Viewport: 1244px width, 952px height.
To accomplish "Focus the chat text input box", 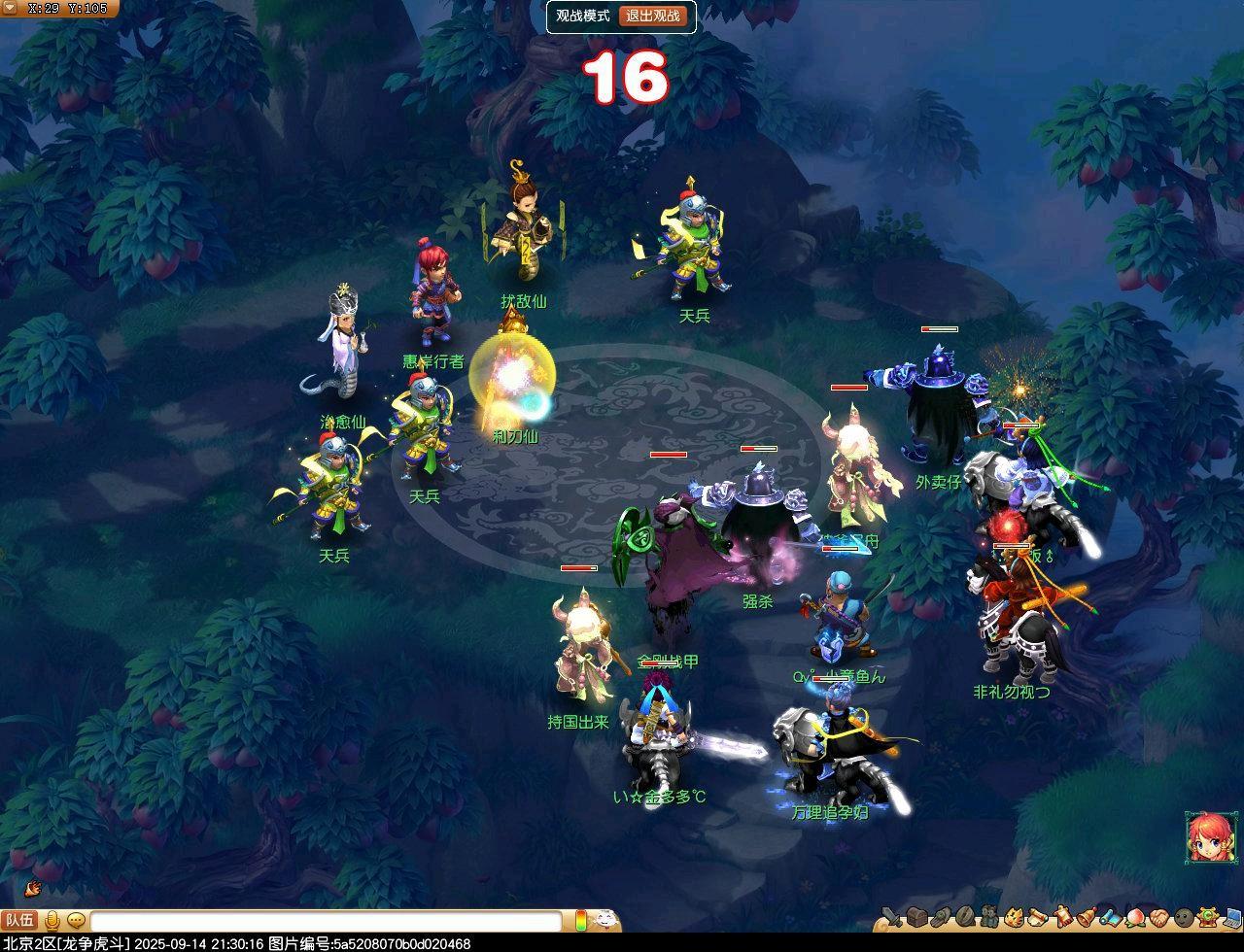I will [326, 920].
